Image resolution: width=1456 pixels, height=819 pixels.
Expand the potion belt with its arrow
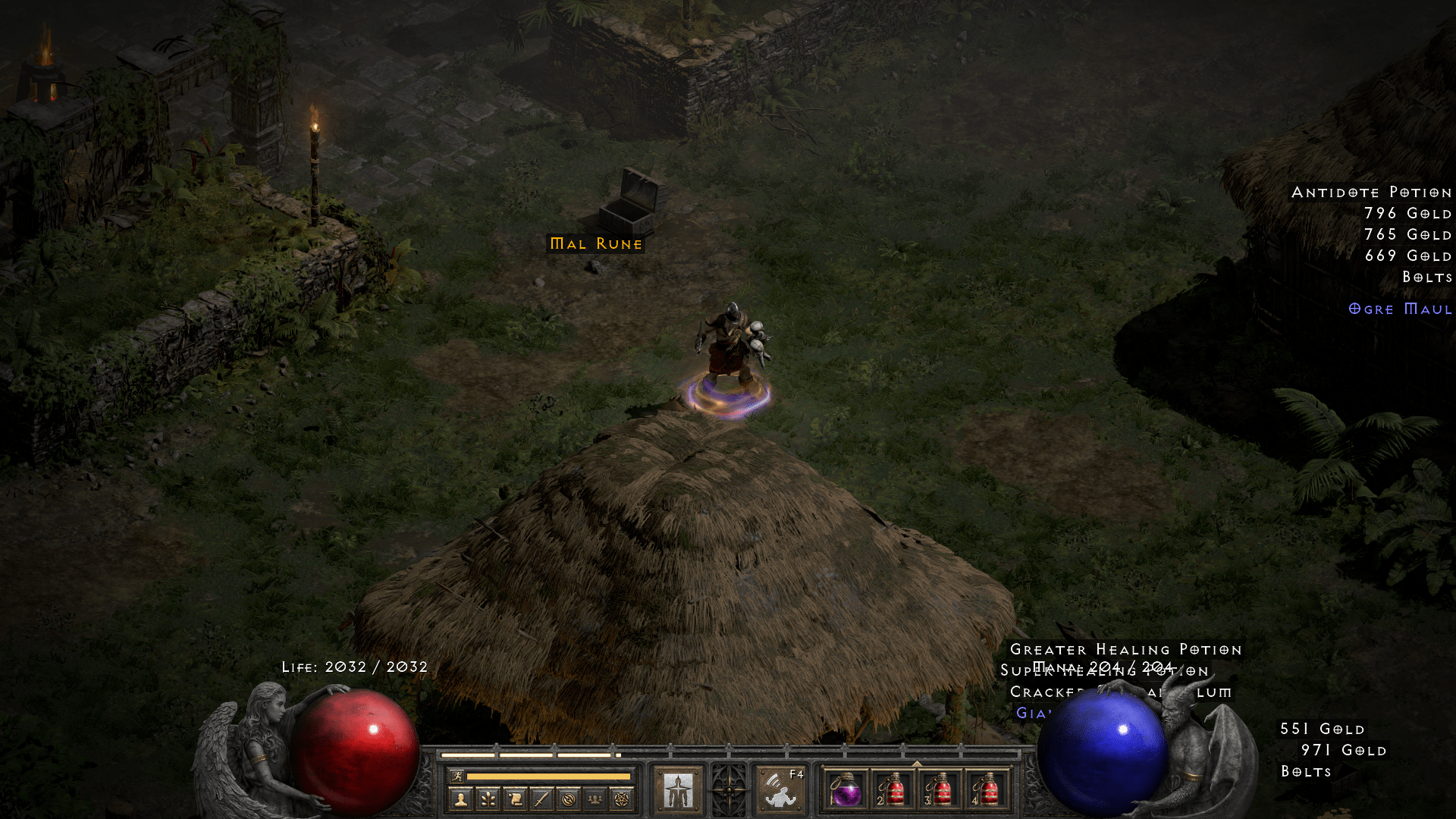pyautogui.click(x=916, y=762)
